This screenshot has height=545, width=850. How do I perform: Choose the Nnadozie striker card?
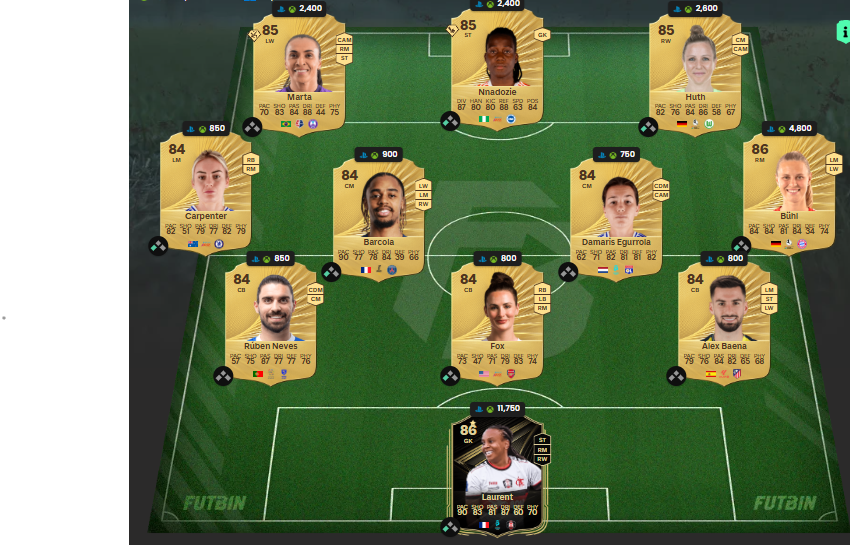pyautogui.click(x=497, y=70)
